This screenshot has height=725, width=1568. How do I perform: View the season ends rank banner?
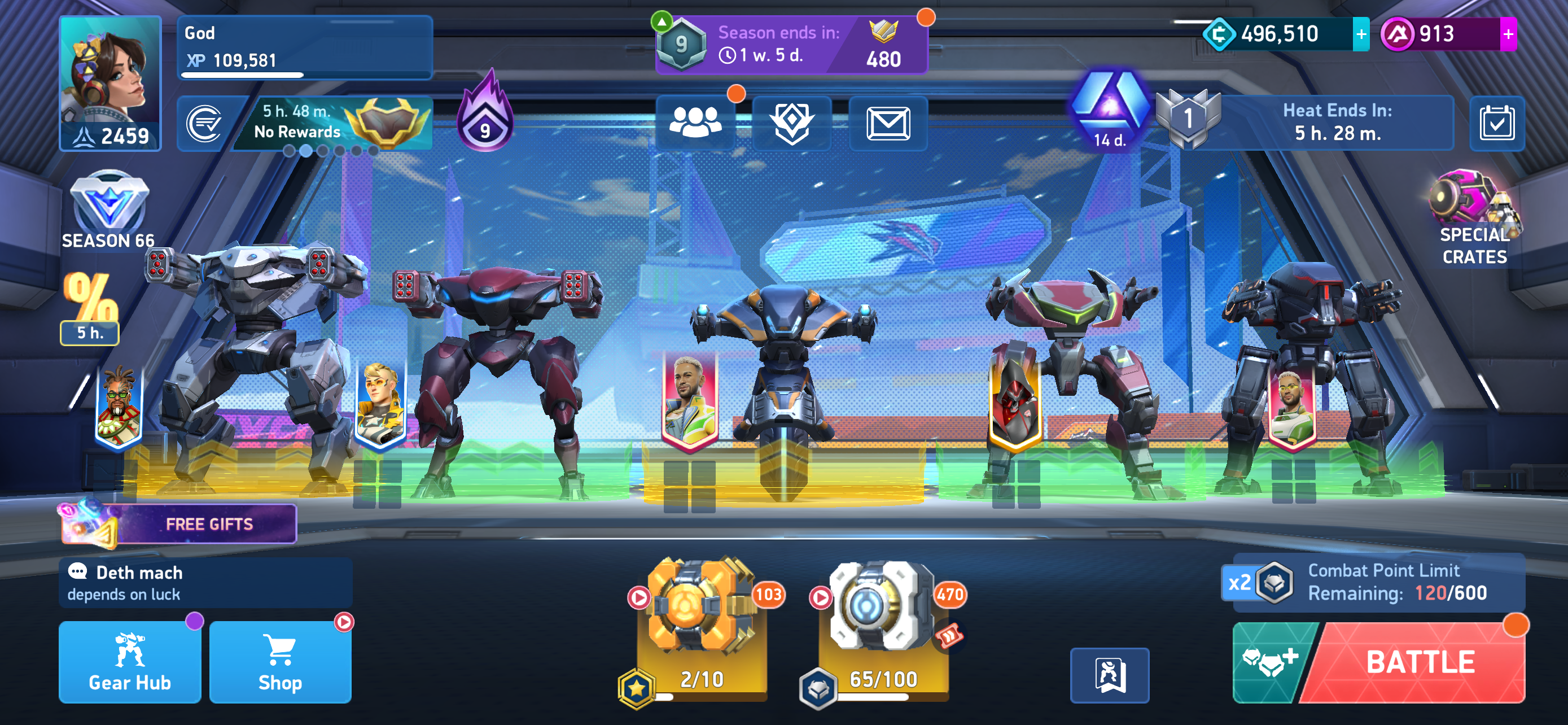click(791, 45)
